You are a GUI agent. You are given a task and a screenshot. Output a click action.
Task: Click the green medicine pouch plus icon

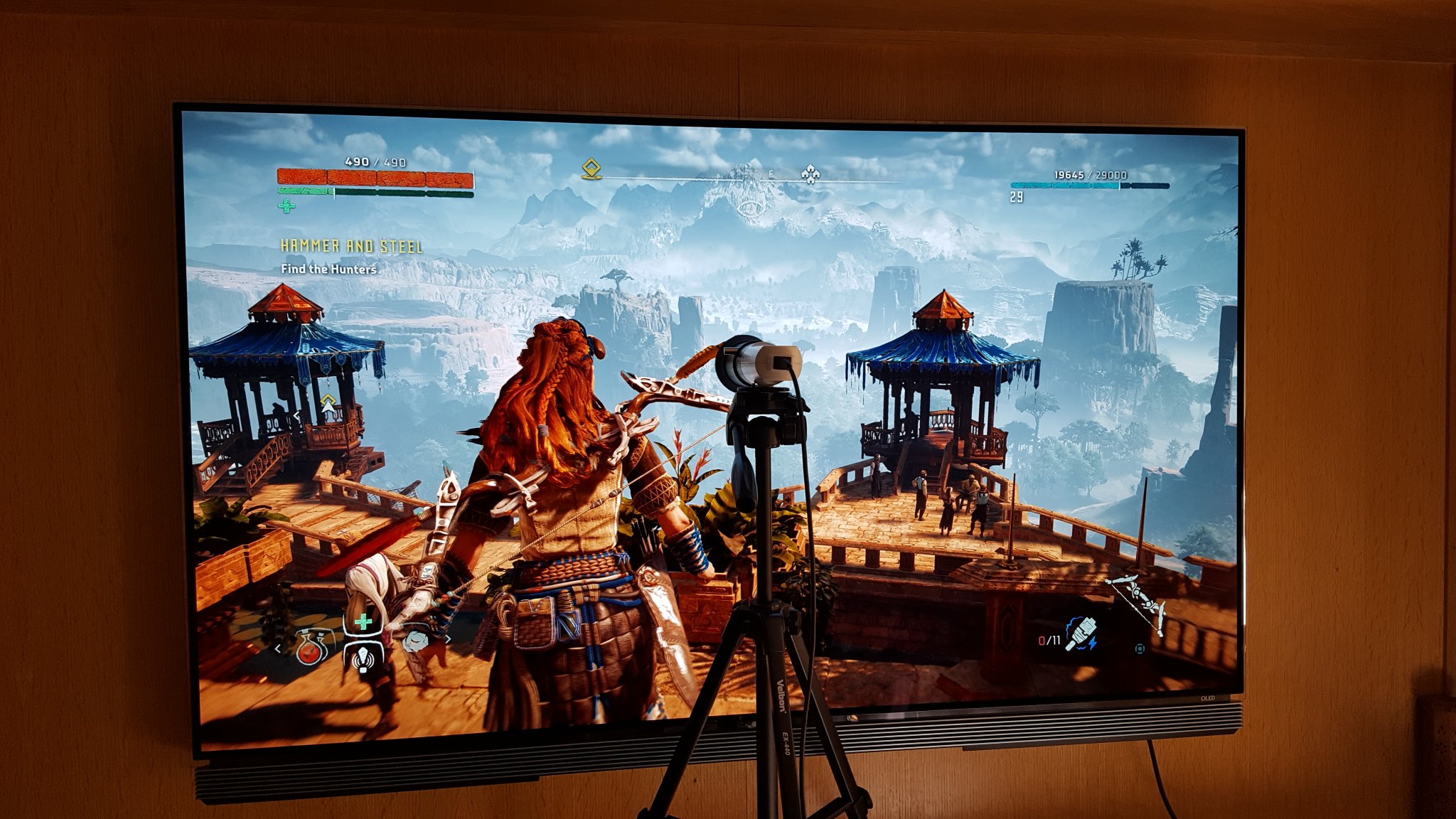click(x=363, y=621)
